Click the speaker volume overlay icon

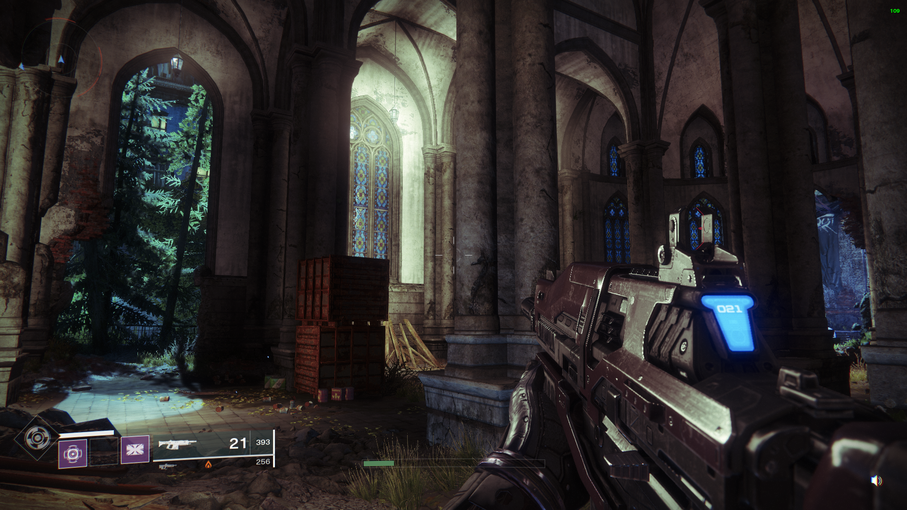[876, 481]
